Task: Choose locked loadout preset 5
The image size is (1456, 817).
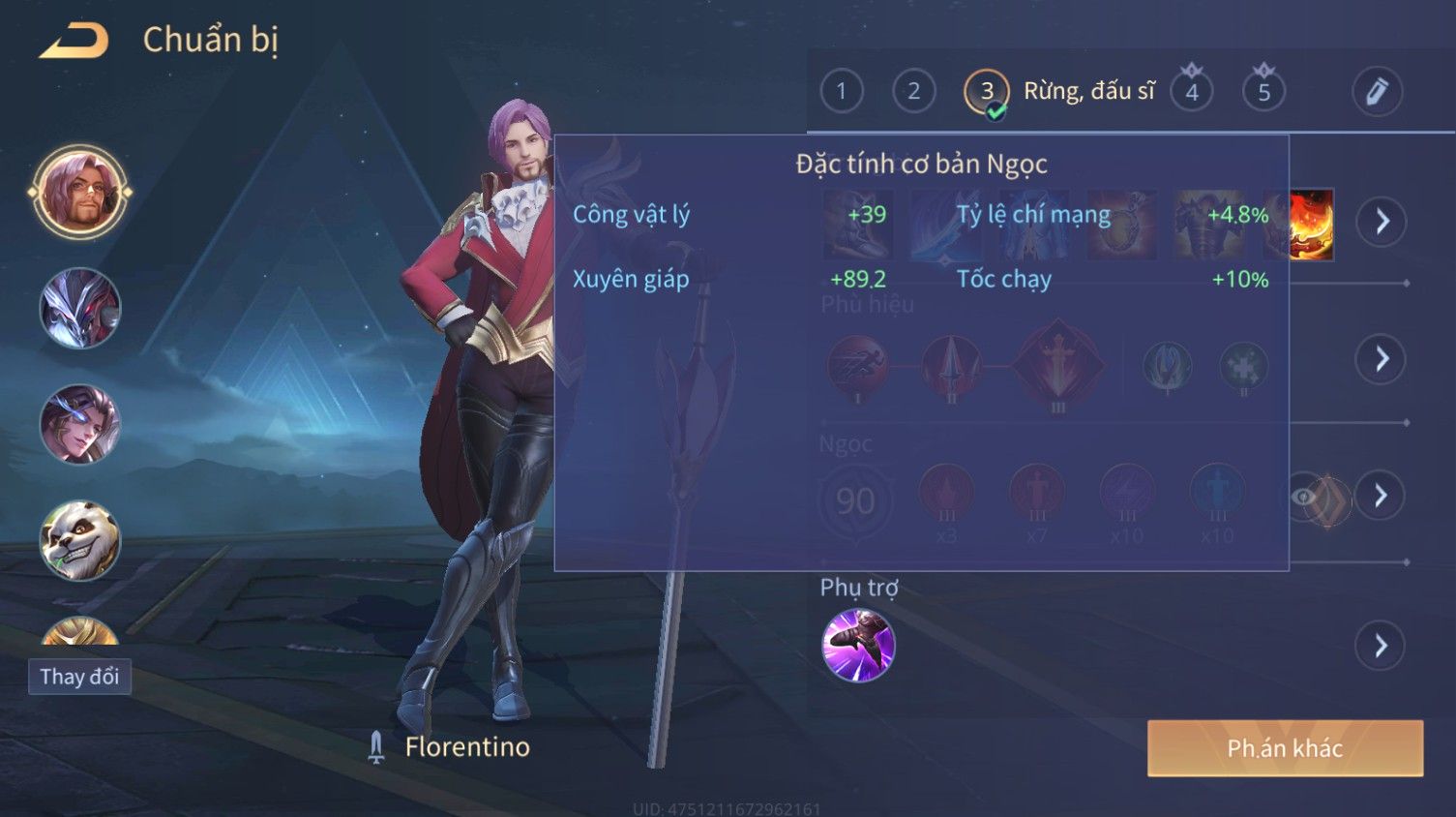Action: coord(1263,92)
